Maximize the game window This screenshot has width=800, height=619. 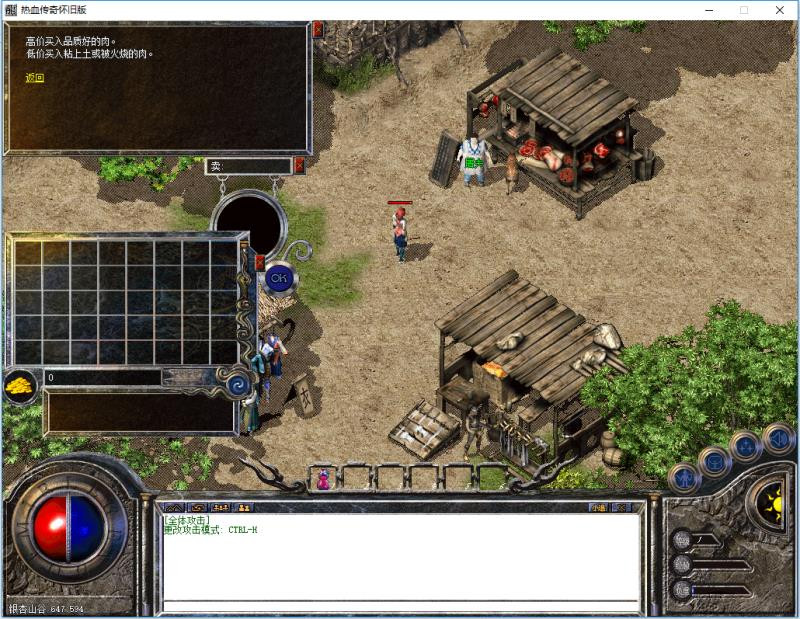[x=743, y=10]
